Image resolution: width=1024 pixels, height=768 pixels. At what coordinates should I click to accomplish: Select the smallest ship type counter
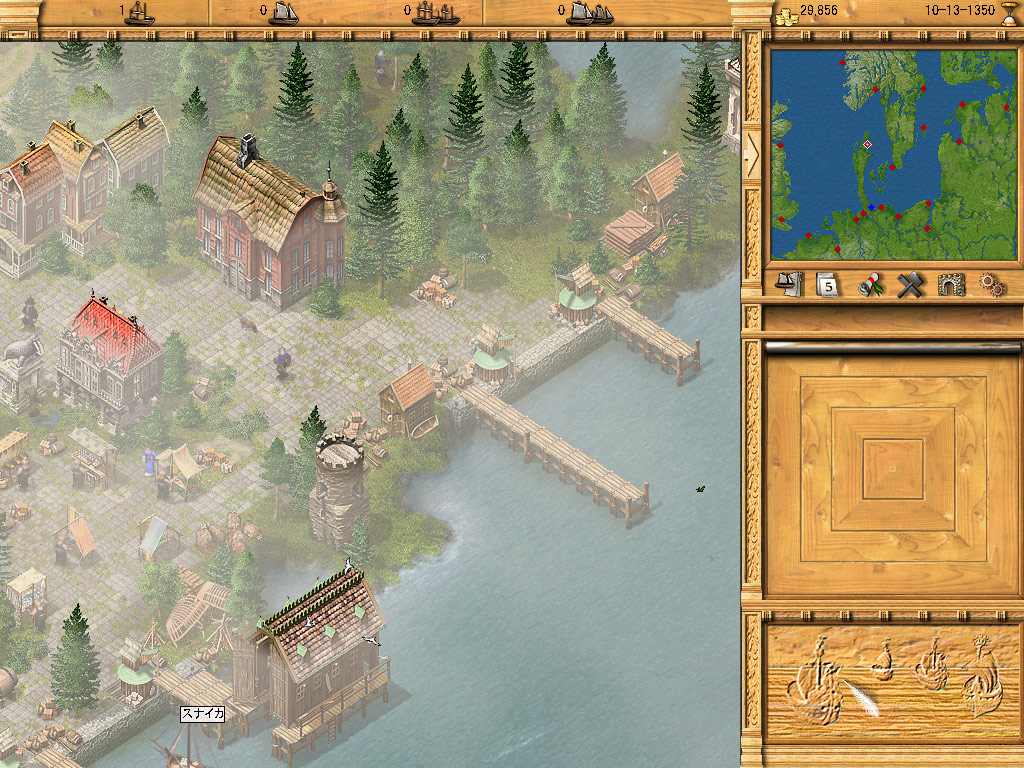[140, 12]
